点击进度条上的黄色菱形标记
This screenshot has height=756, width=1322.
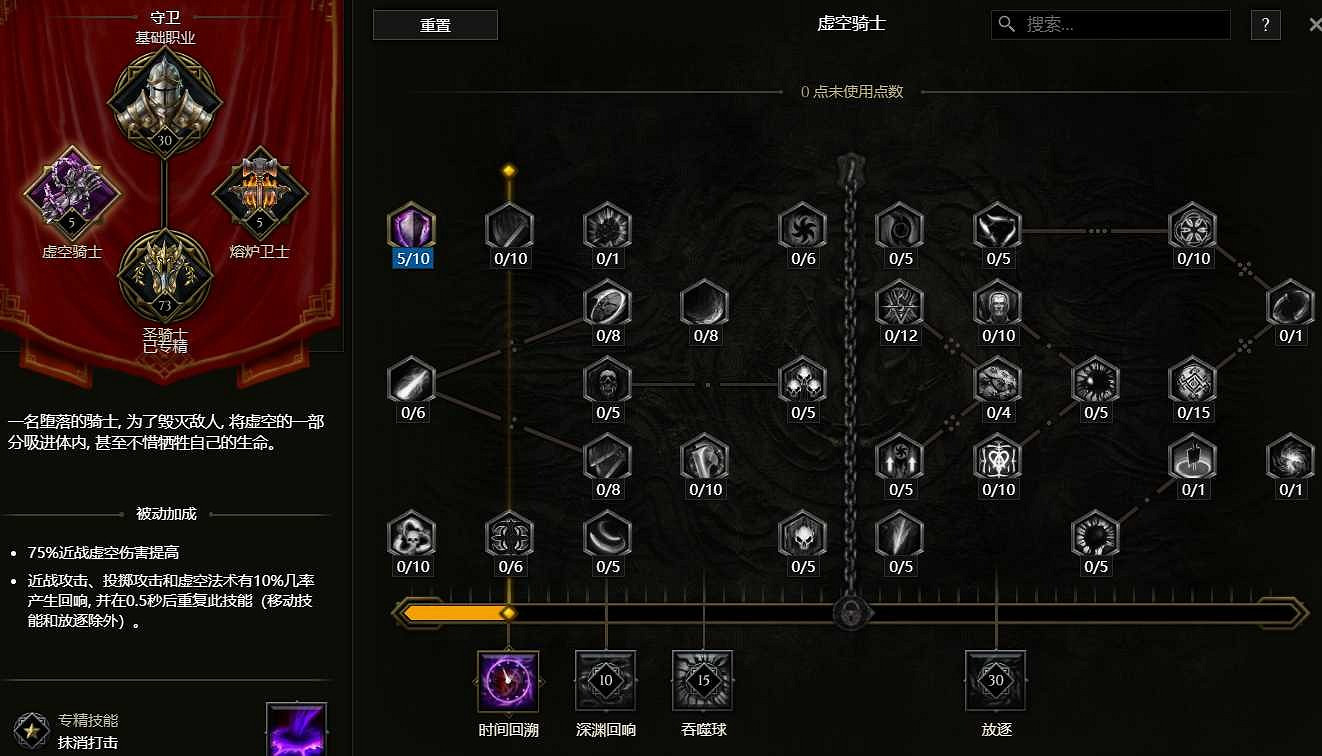(508, 610)
